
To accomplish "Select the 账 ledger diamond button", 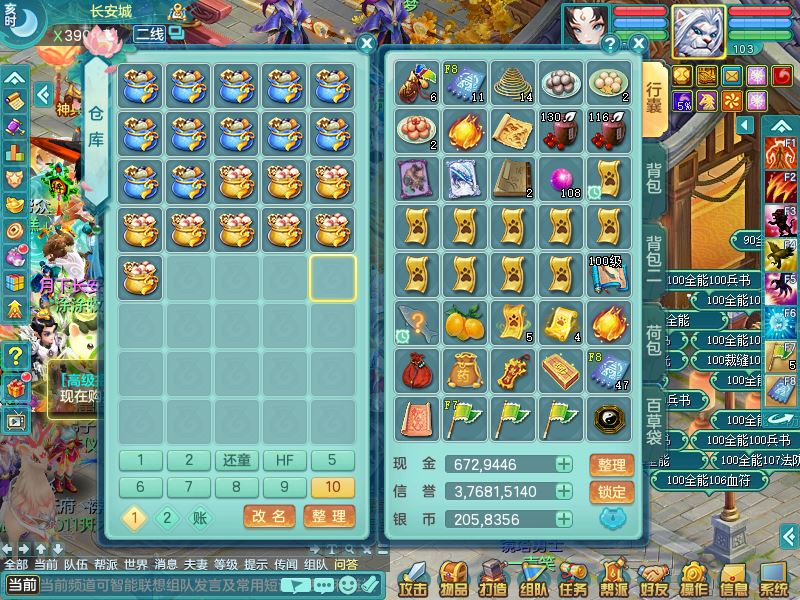I will (x=199, y=517).
